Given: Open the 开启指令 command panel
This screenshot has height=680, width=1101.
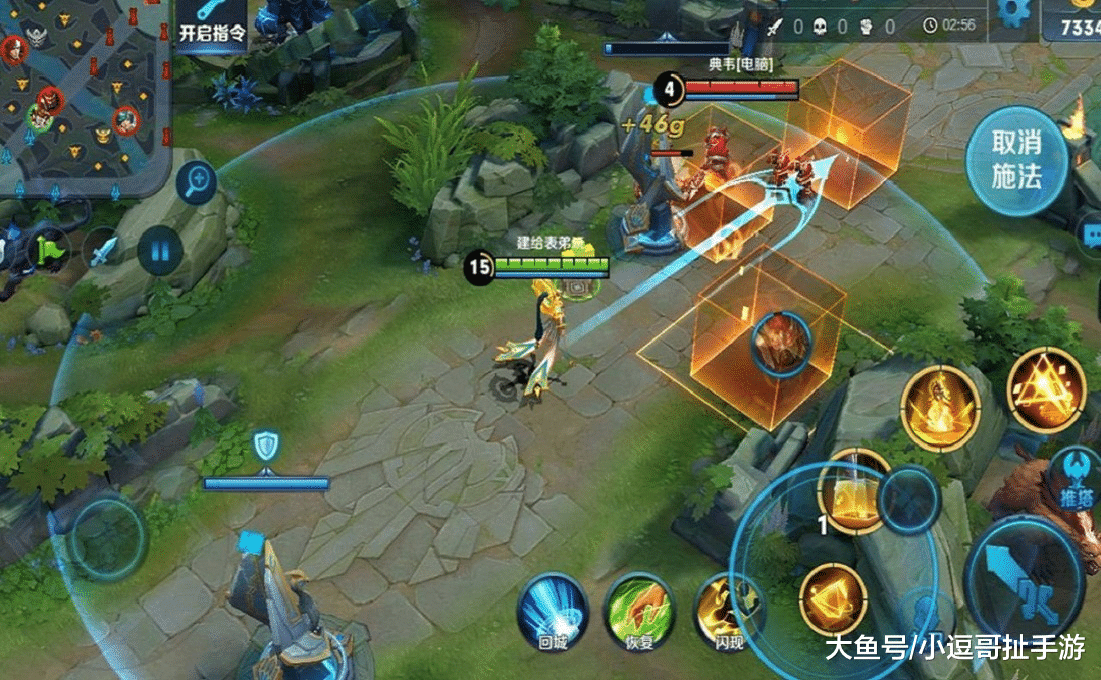Looking at the screenshot, I should pos(212,23).
